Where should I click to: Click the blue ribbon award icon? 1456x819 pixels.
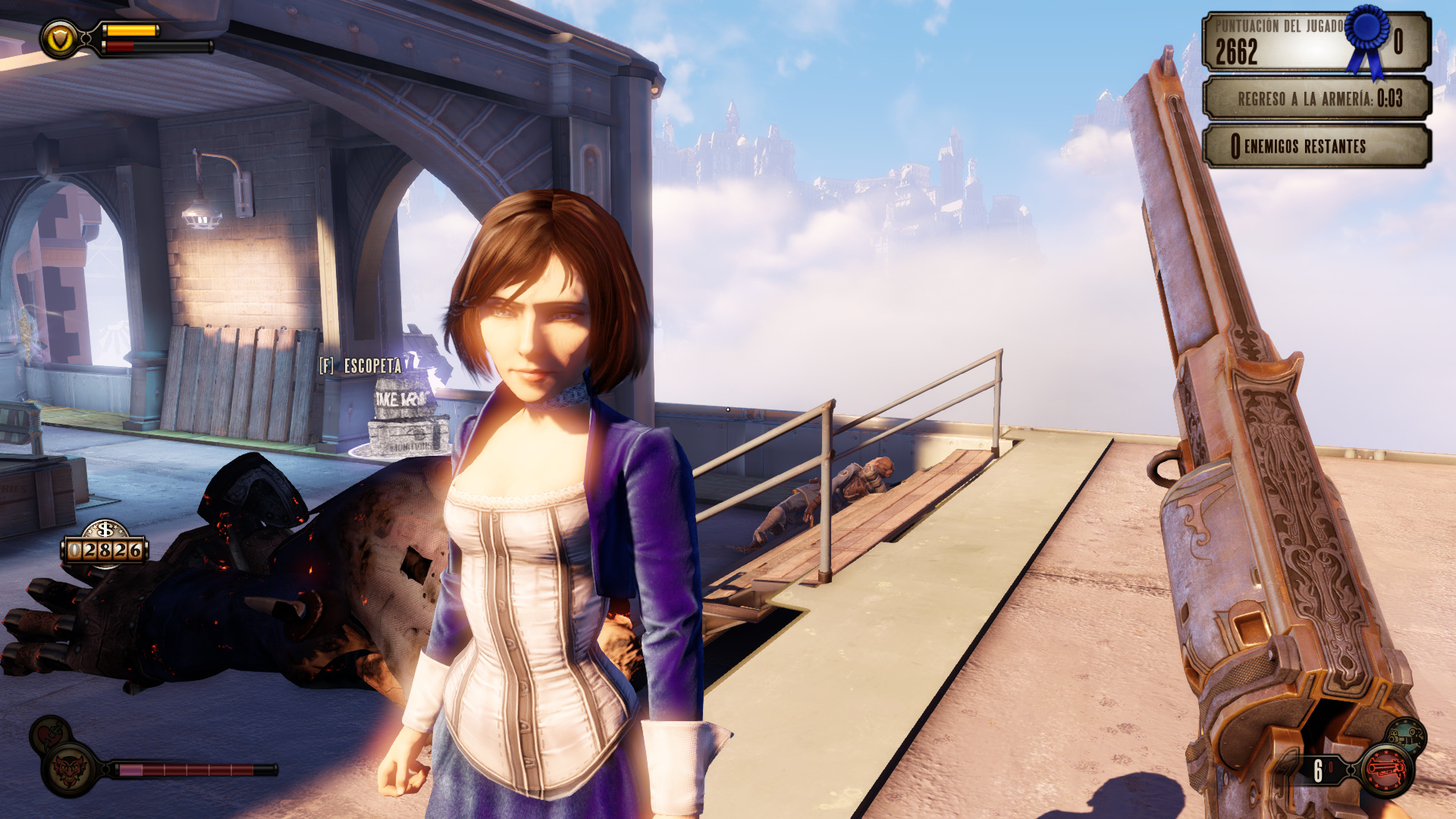tap(1369, 38)
